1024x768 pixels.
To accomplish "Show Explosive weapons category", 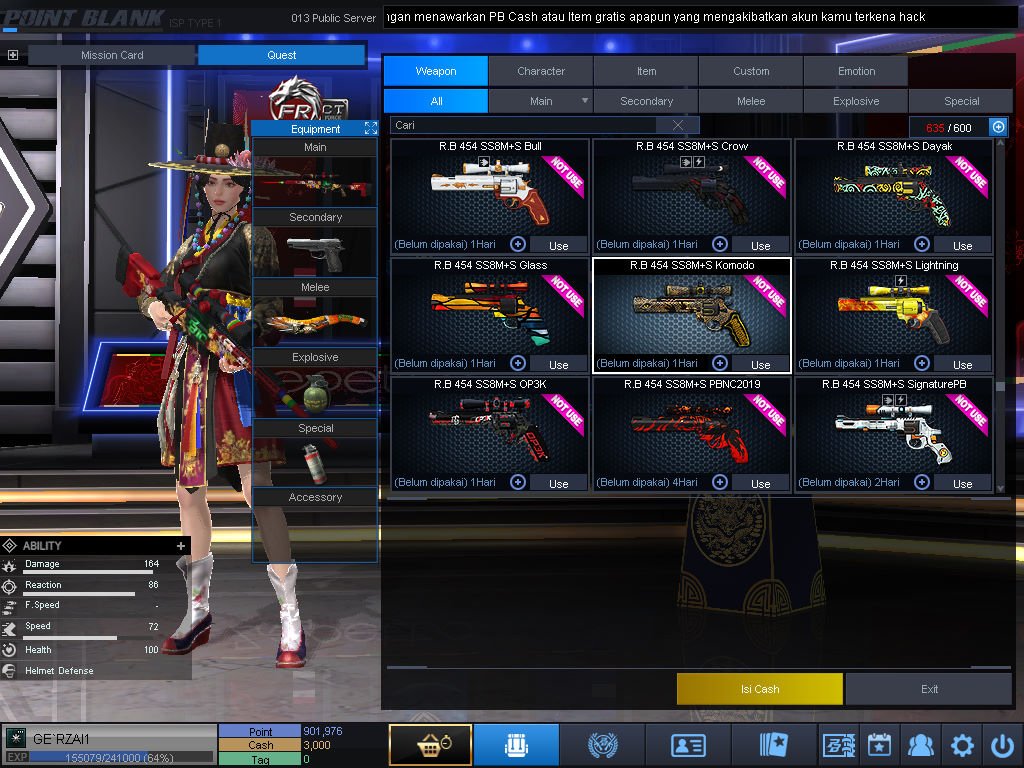I will [856, 101].
